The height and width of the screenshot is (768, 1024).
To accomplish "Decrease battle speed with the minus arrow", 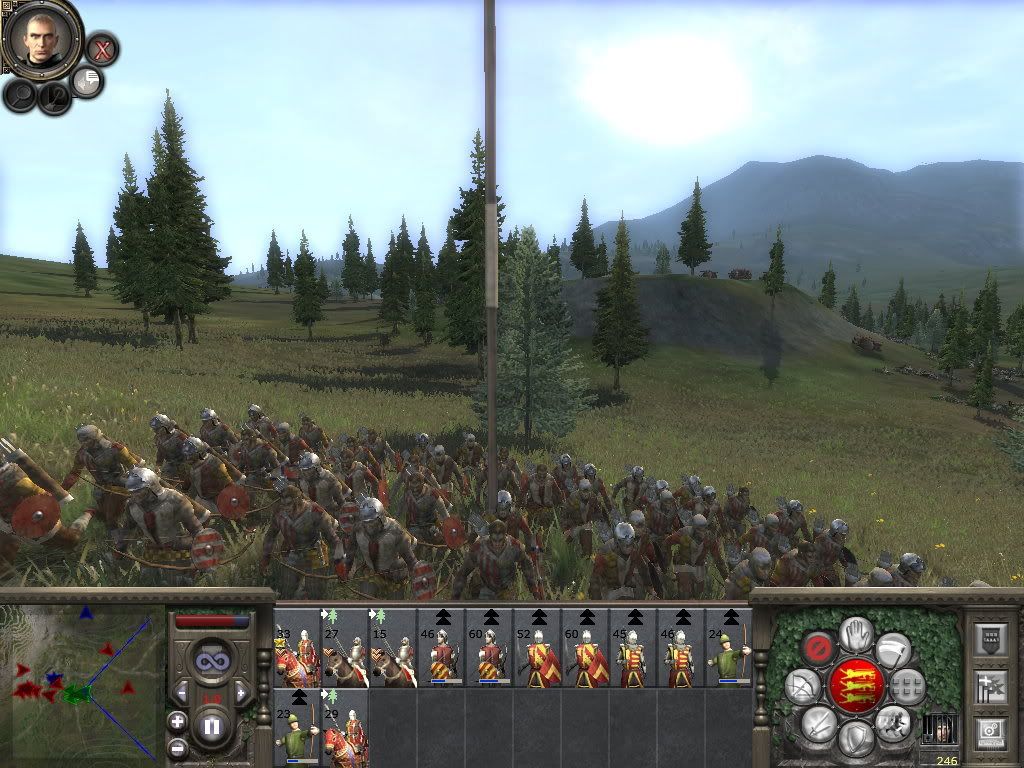I will [183, 691].
